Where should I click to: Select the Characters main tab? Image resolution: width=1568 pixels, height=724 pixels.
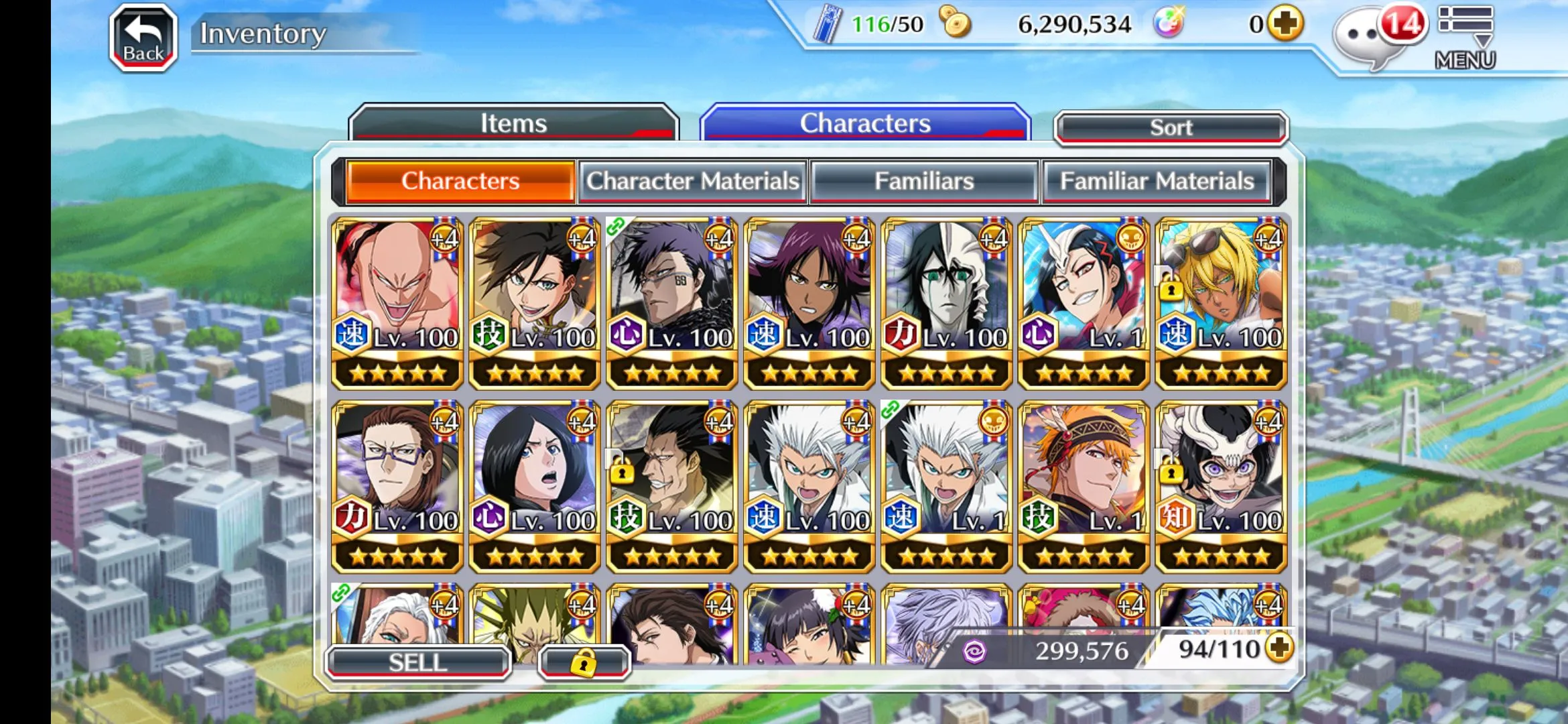point(864,123)
